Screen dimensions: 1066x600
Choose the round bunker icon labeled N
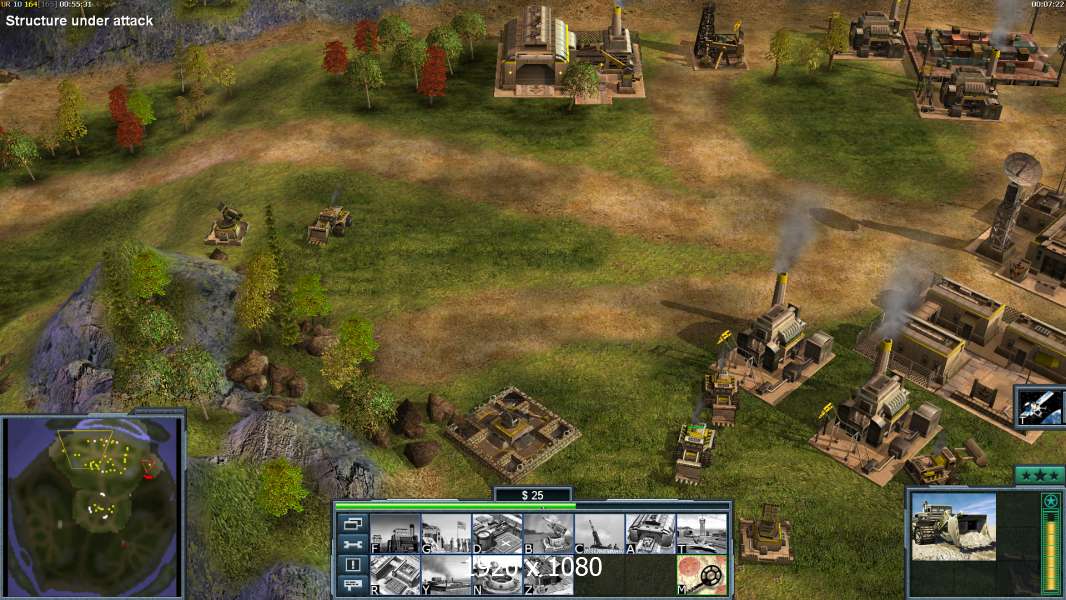coord(497,574)
